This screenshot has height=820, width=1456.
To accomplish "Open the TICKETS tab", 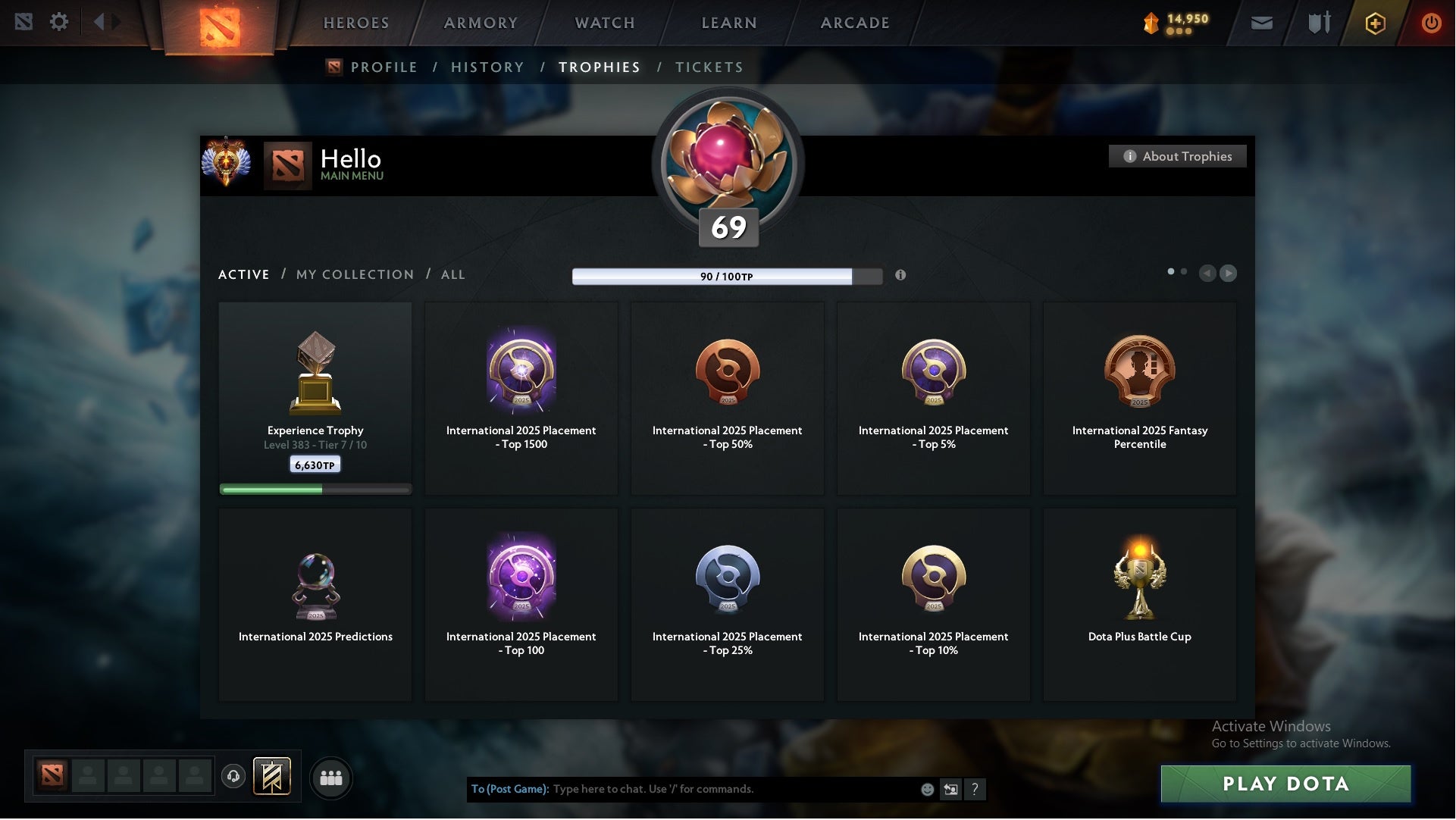I will click(x=709, y=67).
